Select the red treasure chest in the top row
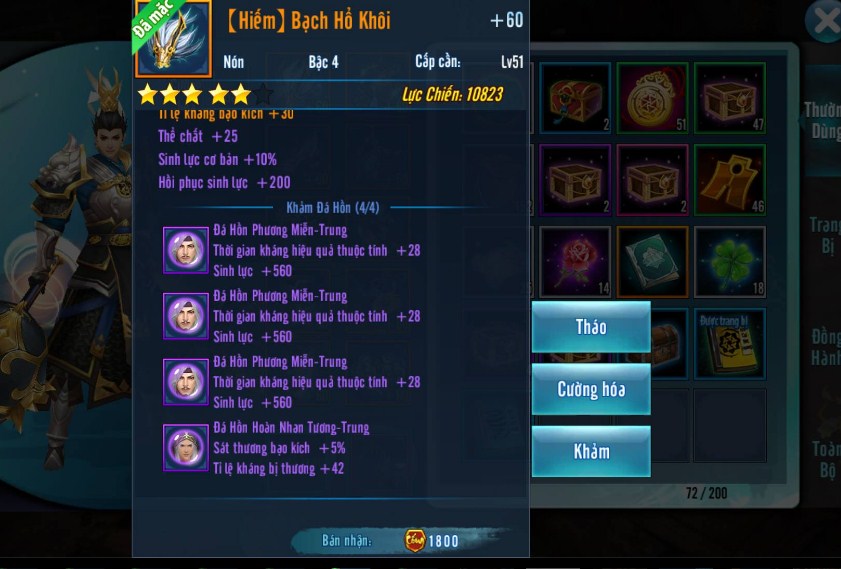This screenshot has width=841, height=569. tap(575, 98)
